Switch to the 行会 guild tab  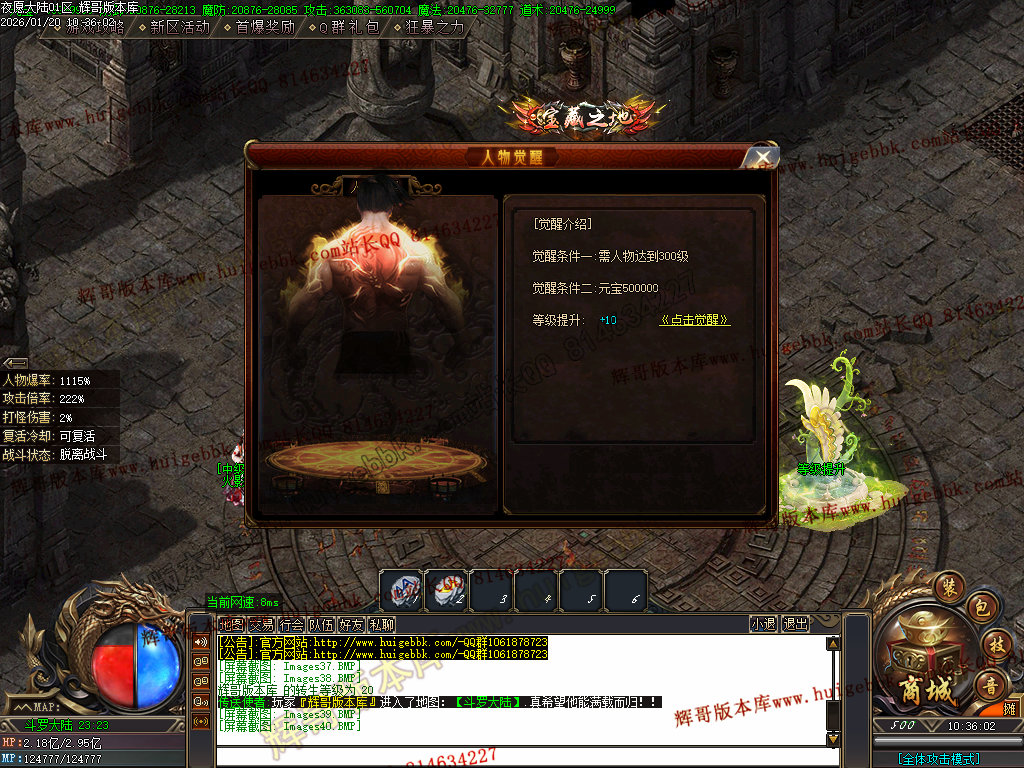tap(292, 625)
